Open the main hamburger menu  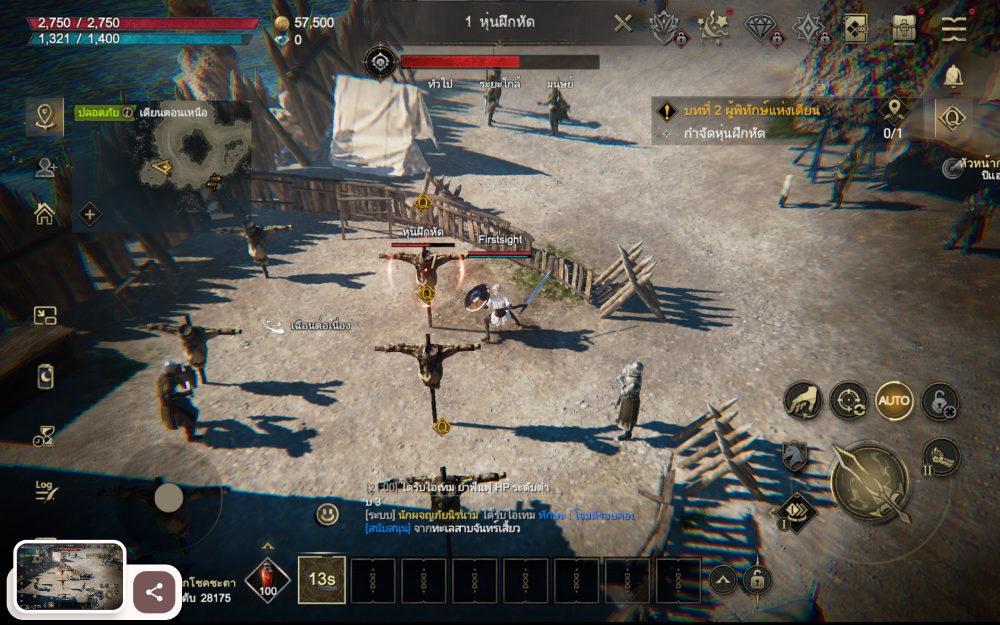tap(955, 27)
